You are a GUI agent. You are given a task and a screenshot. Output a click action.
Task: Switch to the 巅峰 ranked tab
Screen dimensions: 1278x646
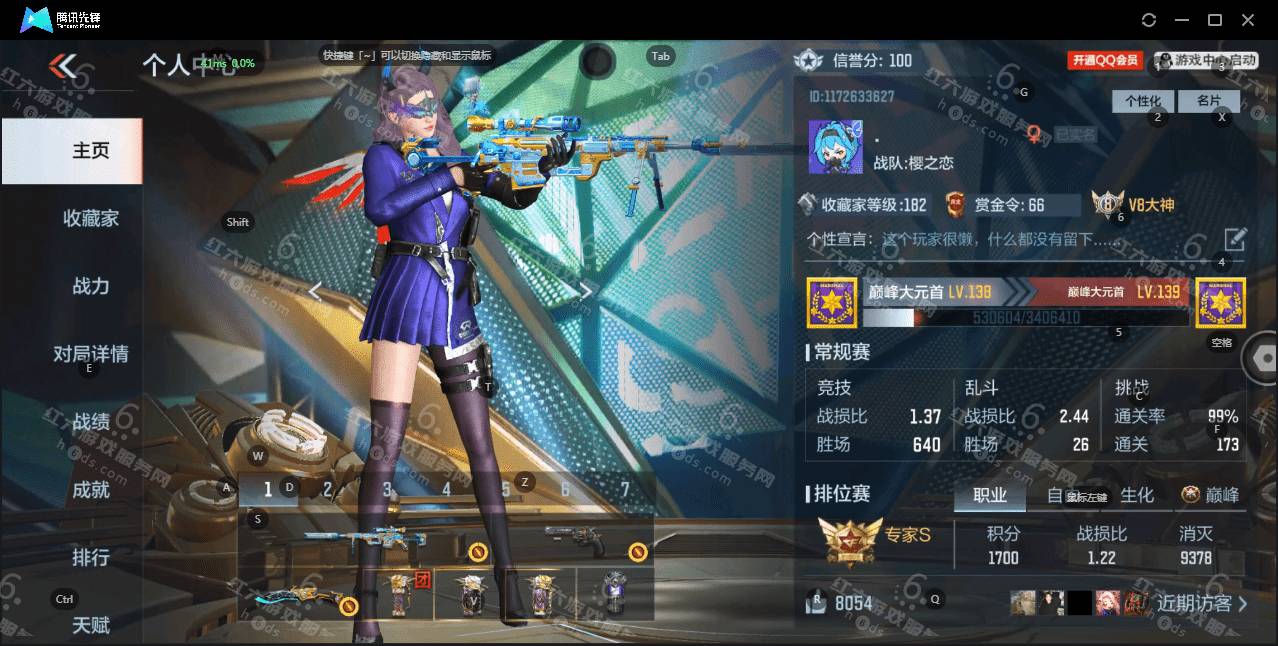[1211, 495]
